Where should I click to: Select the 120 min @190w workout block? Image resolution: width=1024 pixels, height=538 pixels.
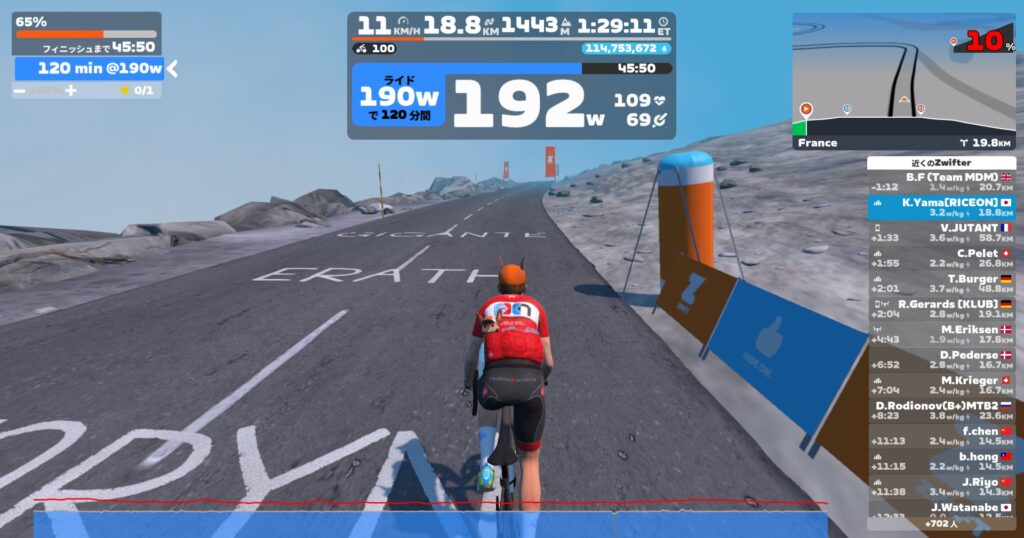[x=88, y=68]
